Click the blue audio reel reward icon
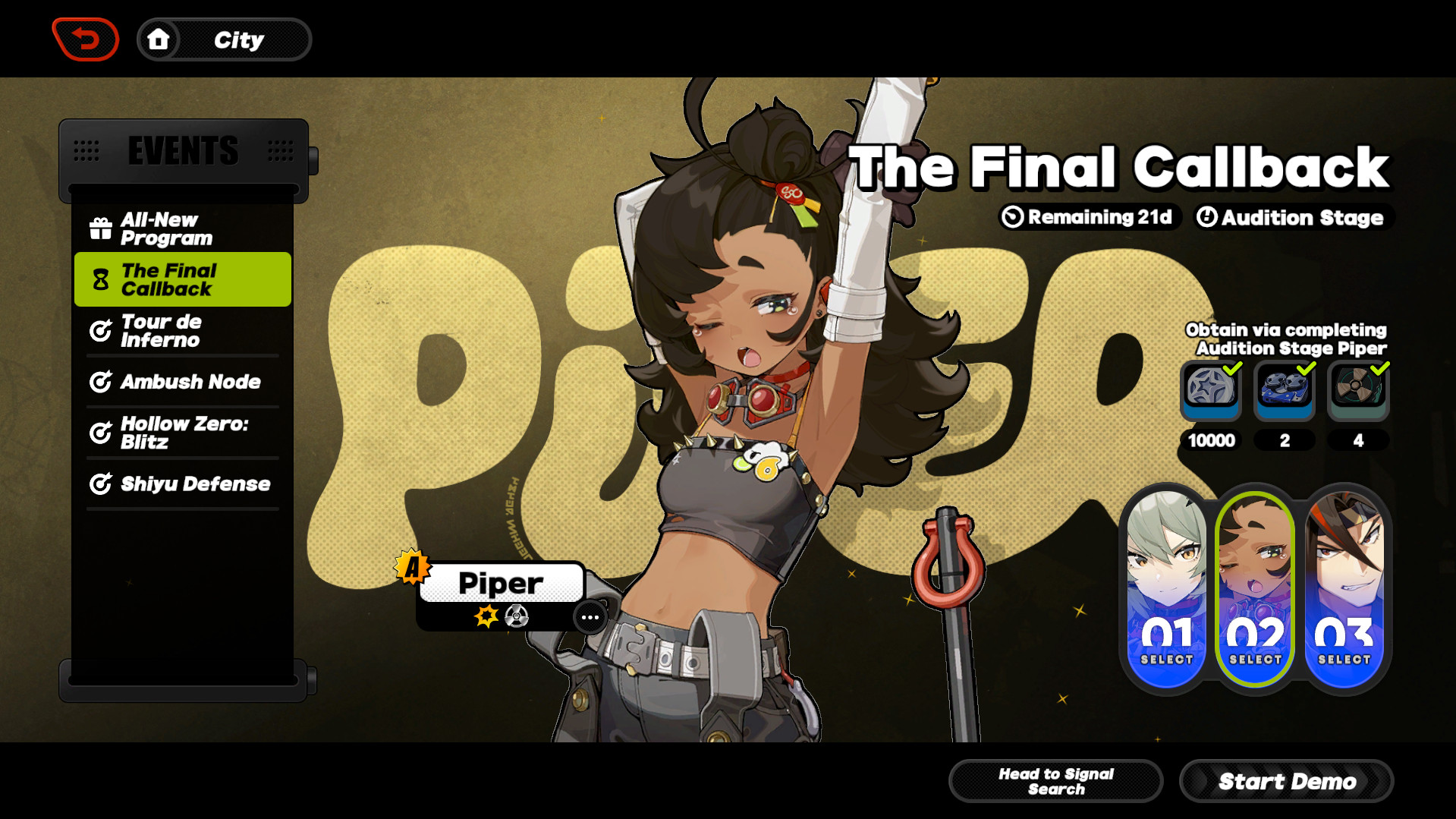 pos(1285,390)
